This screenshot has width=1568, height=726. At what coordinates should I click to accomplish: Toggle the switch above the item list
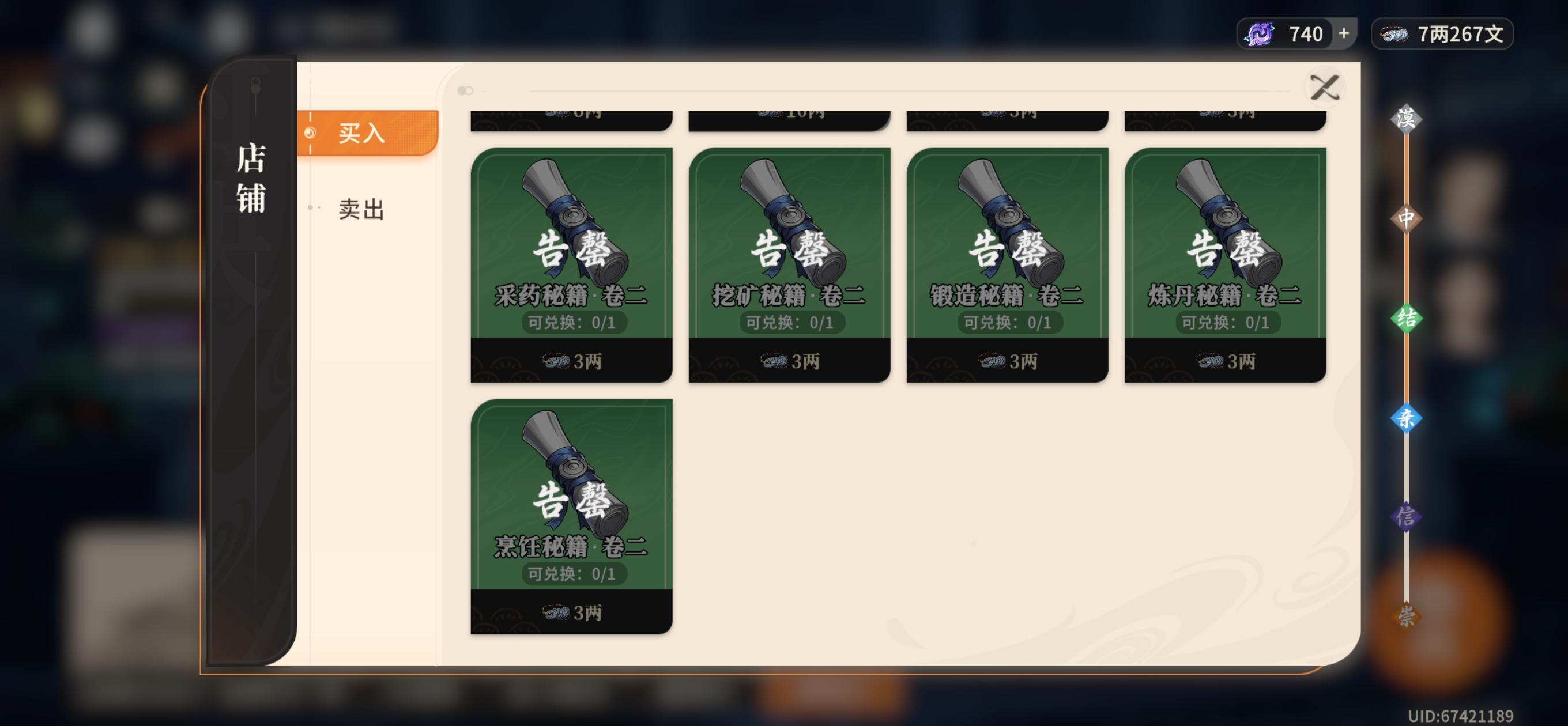[x=465, y=90]
